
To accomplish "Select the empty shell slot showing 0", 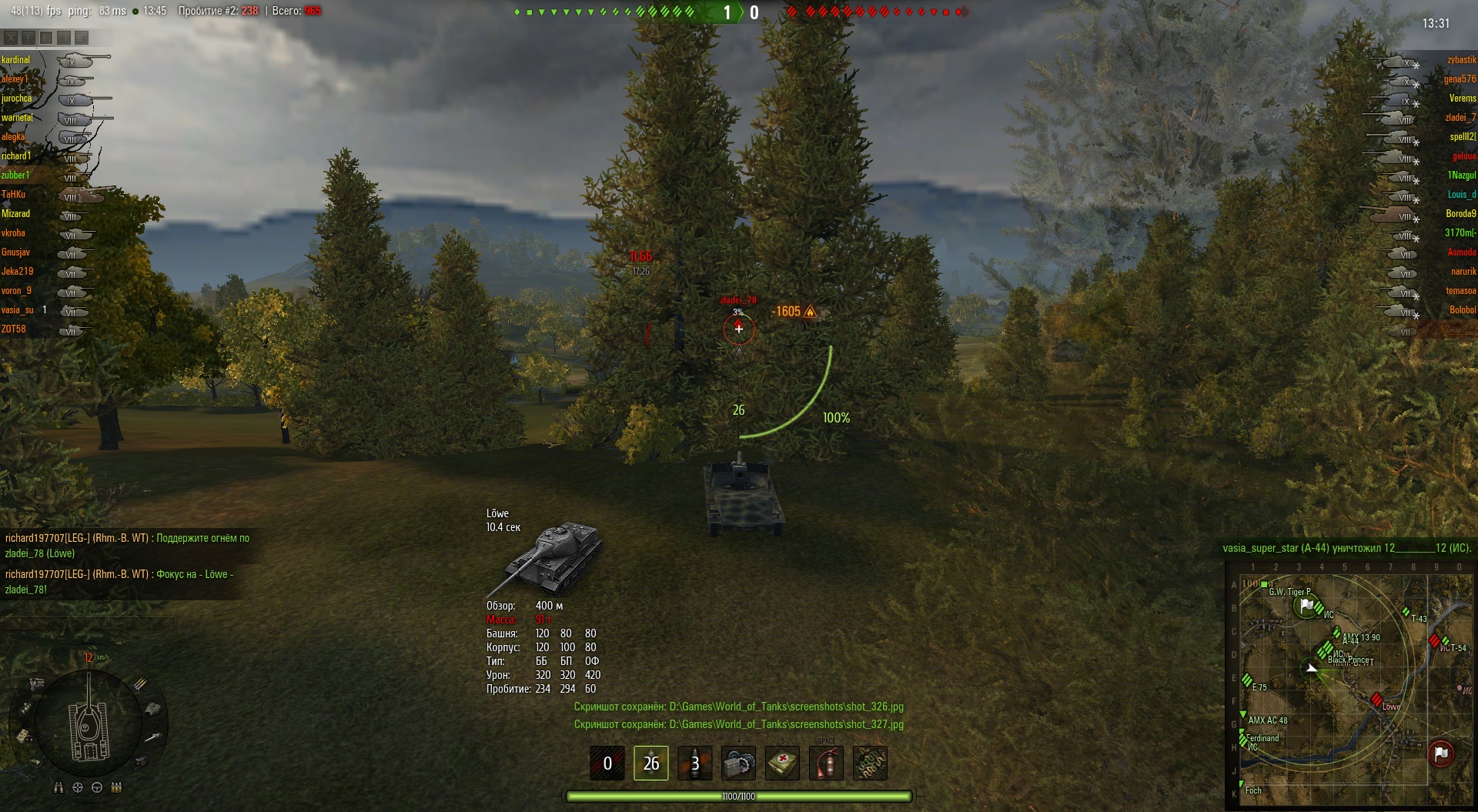I will coord(607,763).
